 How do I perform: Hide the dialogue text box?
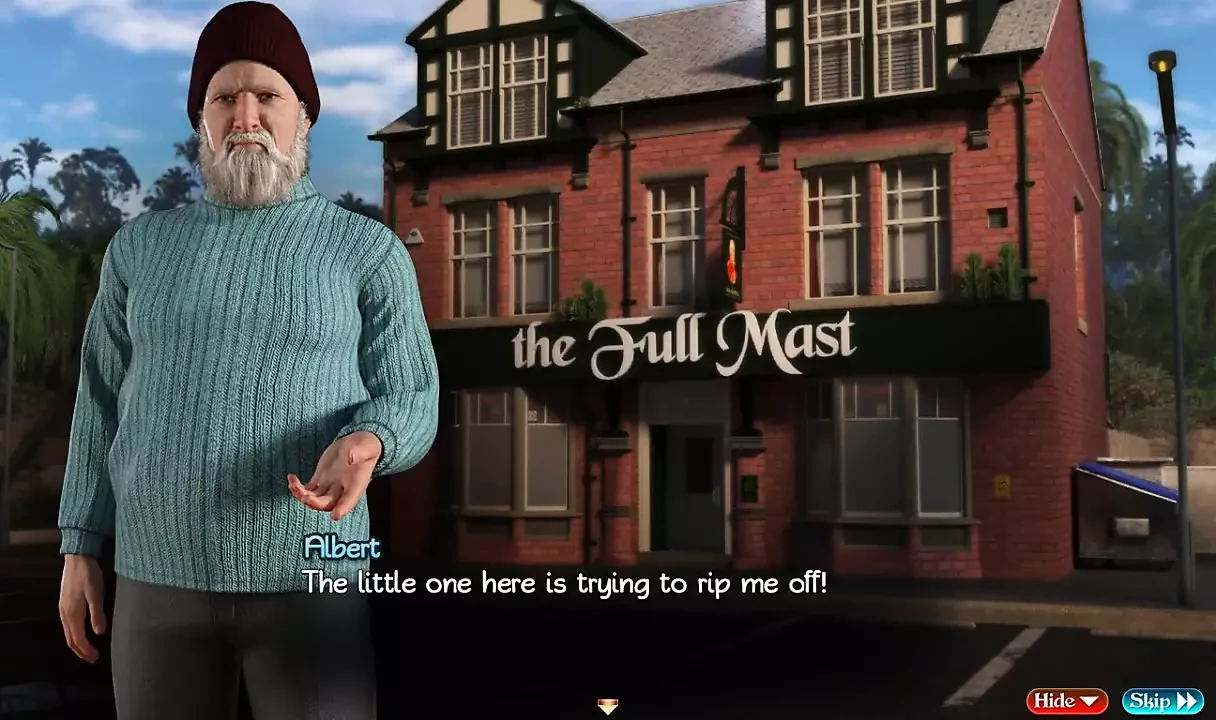(1066, 701)
